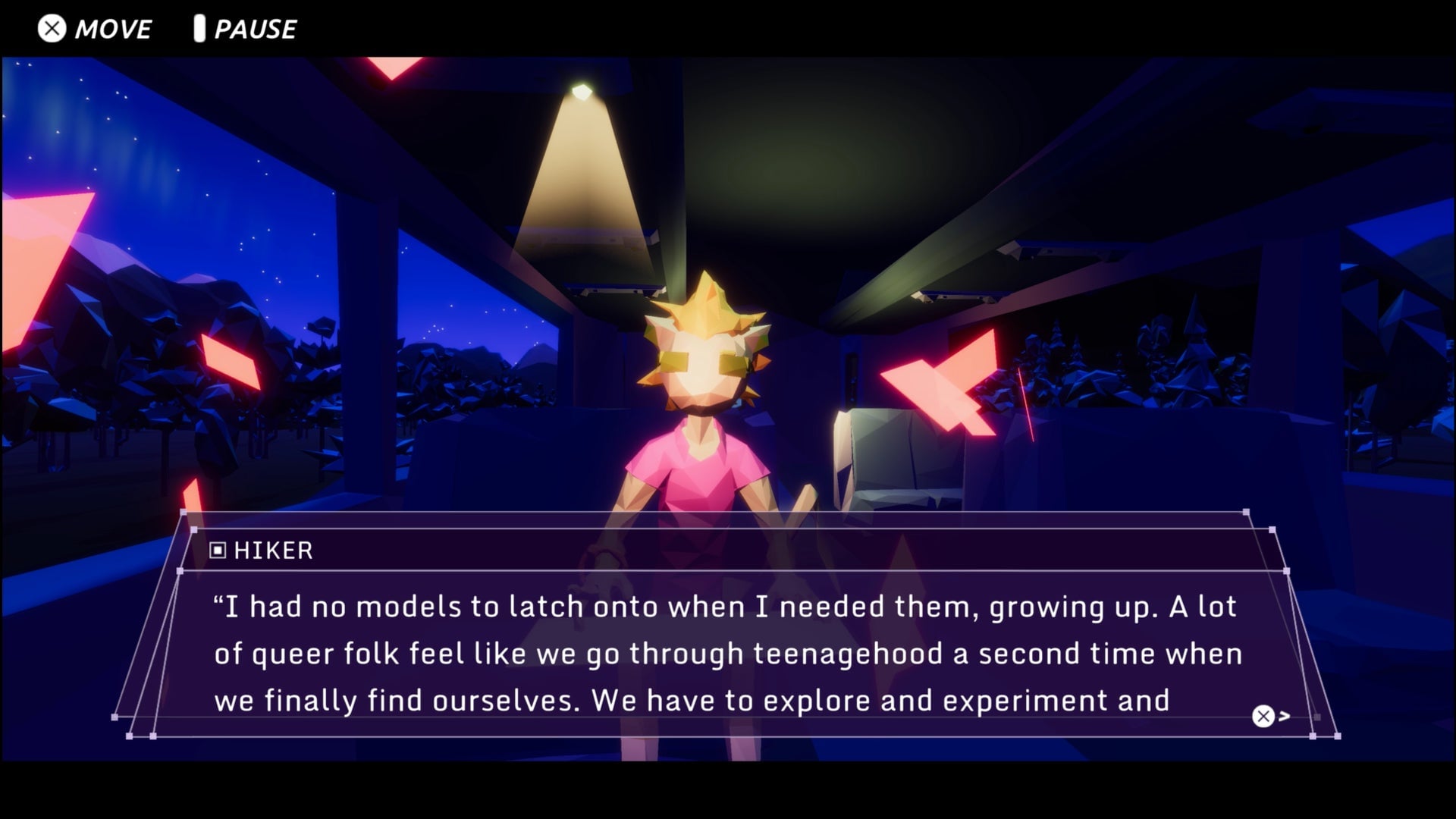Toggle the dialogue continue indicator
1456x819 pixels.
1263,714
